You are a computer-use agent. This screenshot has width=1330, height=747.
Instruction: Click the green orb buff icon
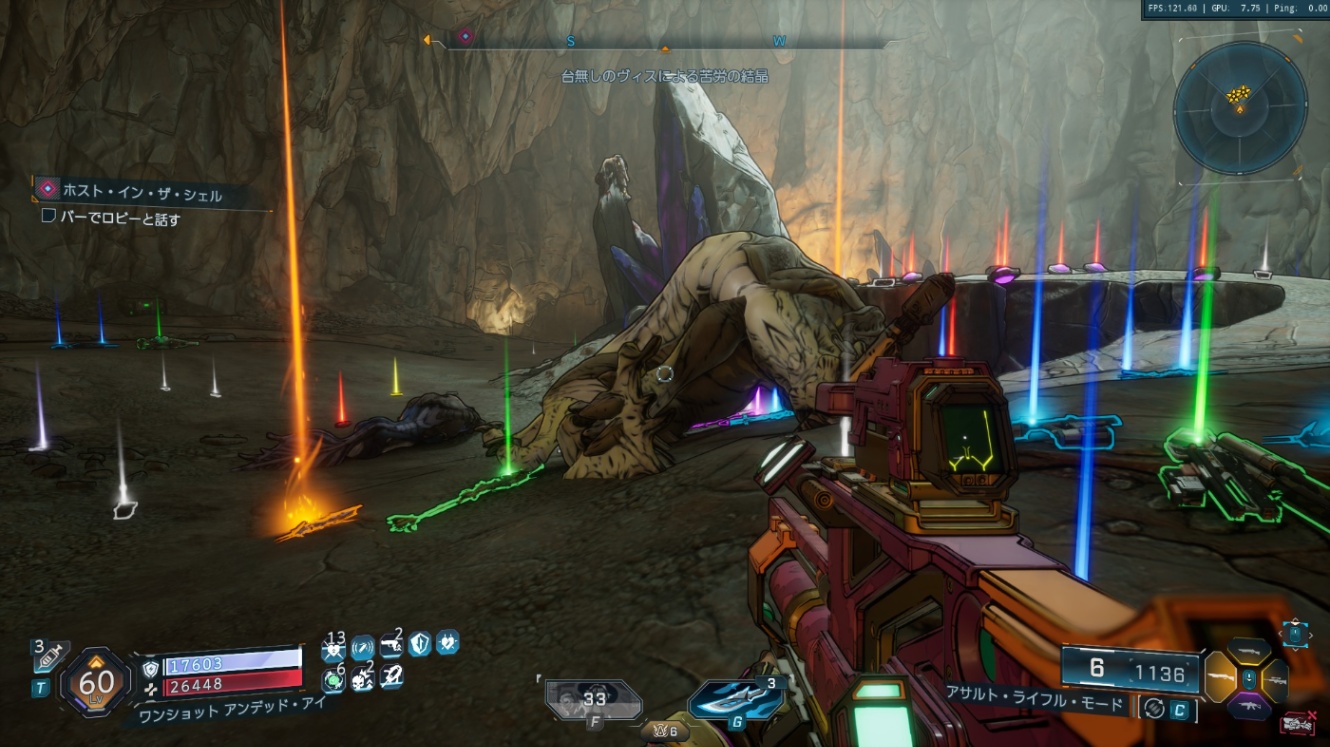pos(333,681)
